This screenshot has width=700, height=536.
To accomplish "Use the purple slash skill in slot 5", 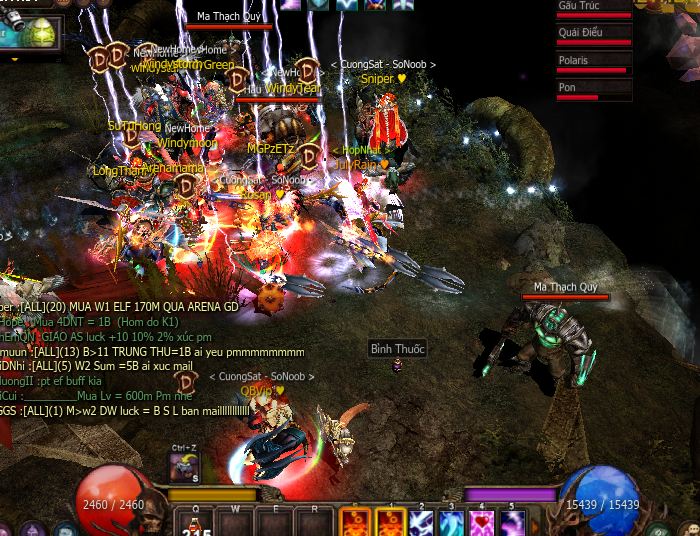I will click(513, 523).
